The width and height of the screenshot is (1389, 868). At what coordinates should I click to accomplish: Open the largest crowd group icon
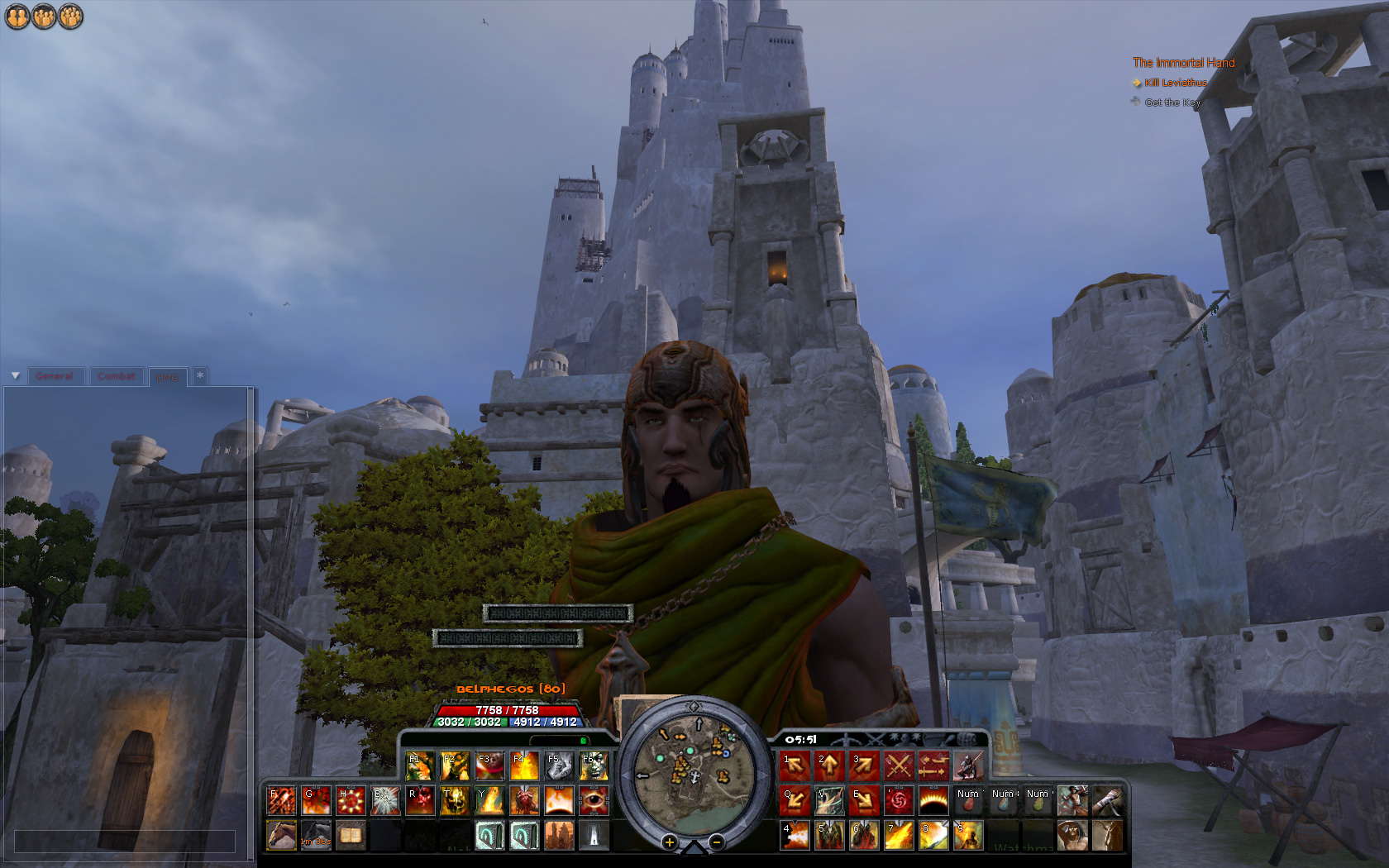(x=71, y=17)
